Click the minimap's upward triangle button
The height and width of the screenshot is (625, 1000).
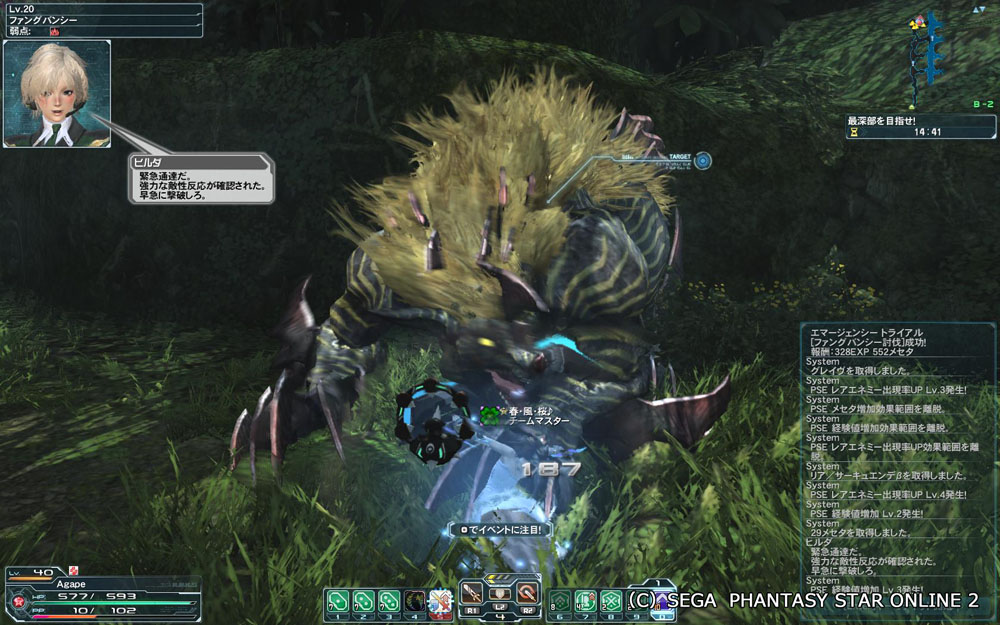(x=977, y=8)
